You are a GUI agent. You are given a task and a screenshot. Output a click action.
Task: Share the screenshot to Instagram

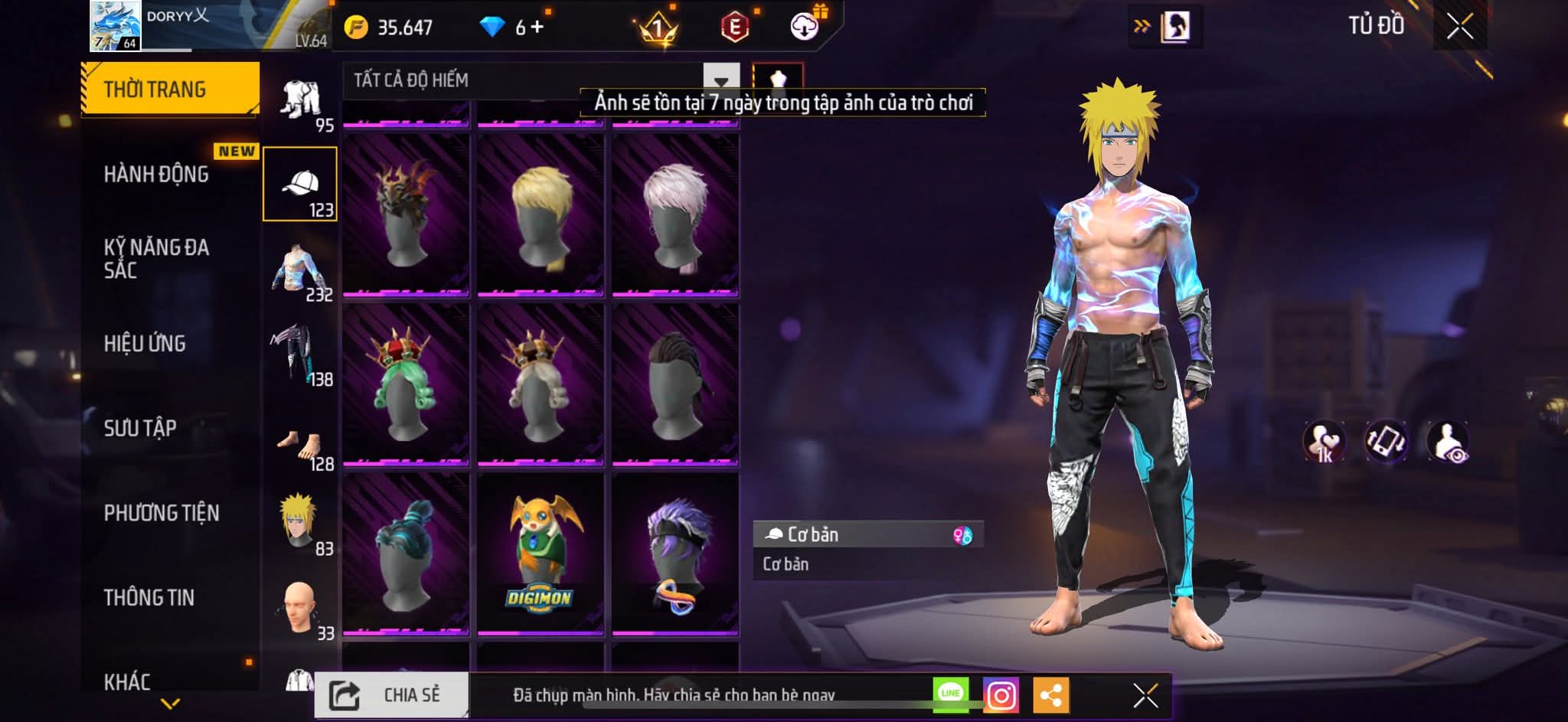tap(1001, 695)
